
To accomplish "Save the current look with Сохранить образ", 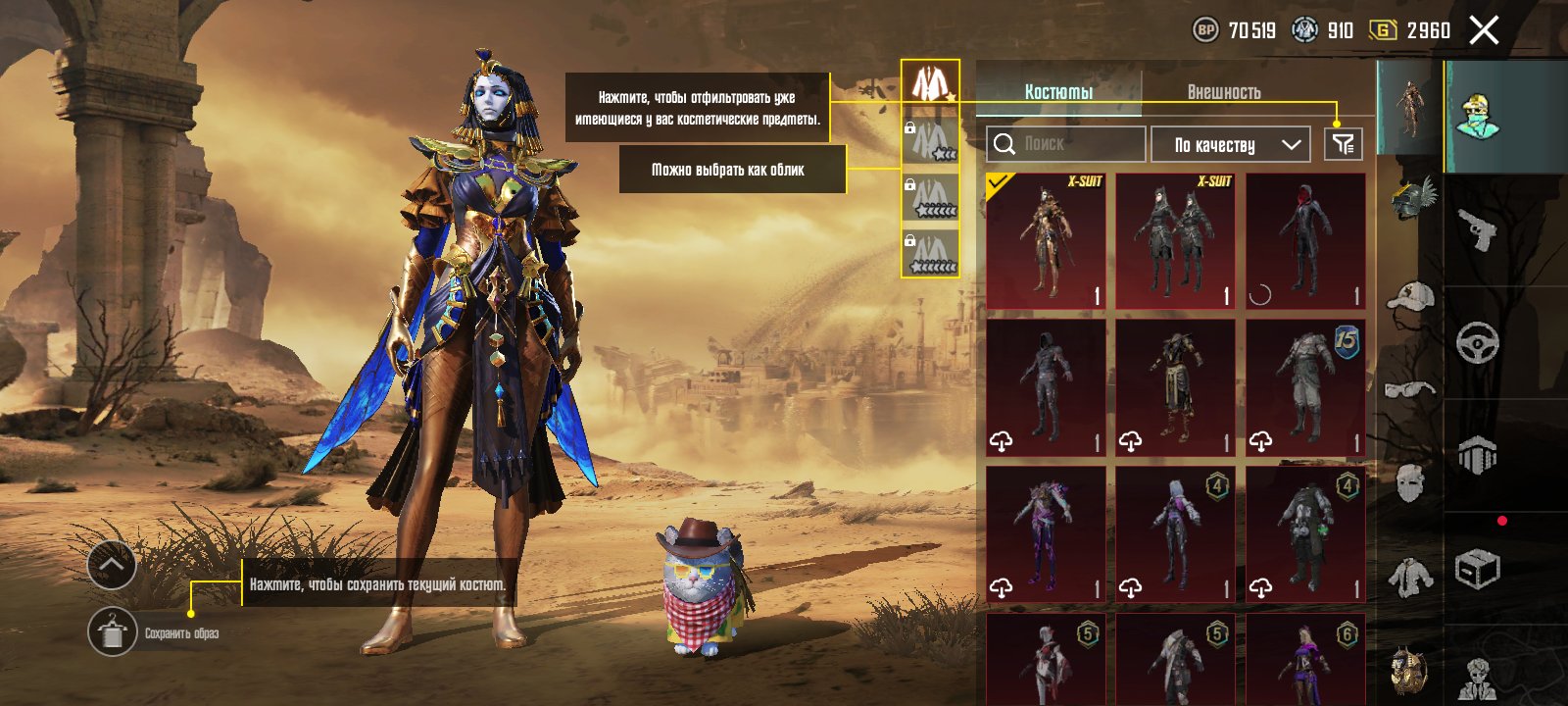I will coord(113,632).
